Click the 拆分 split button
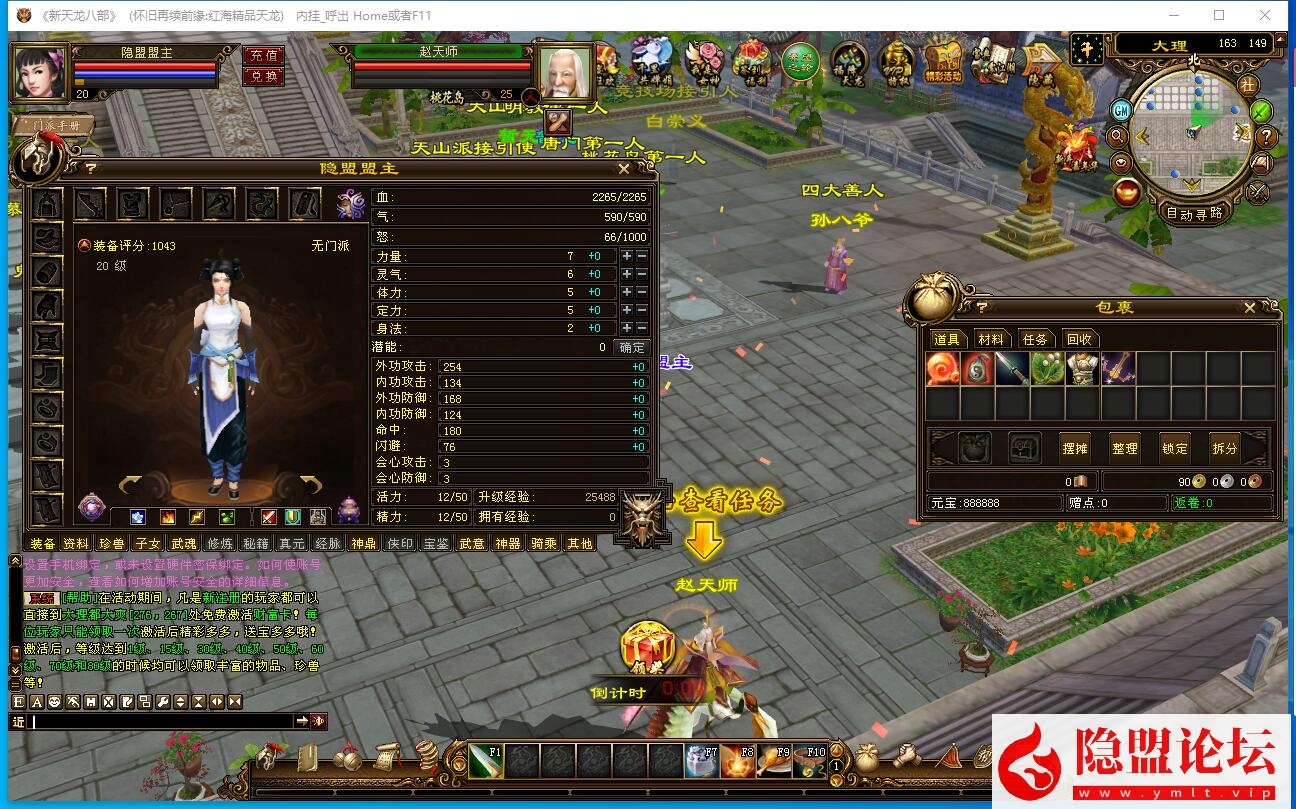Viewport: 1296px width, 809px height. pyautogui.click(x=1224, y=448)
